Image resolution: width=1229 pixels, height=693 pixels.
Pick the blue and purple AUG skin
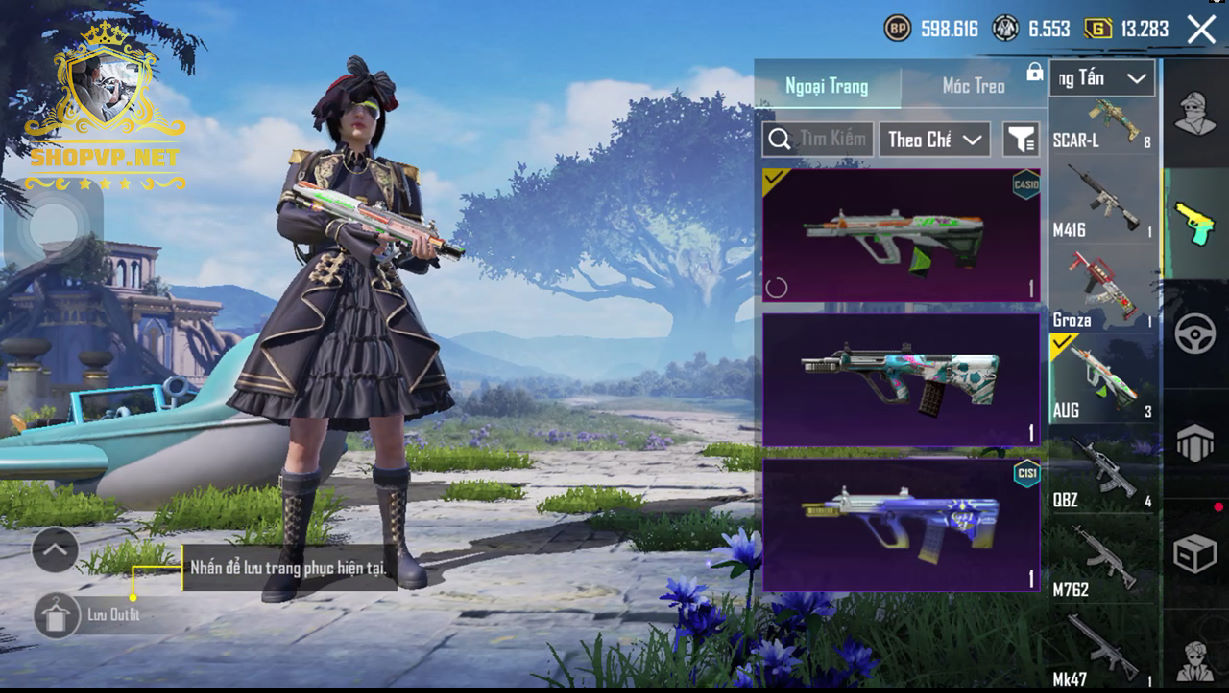click(901, 525)
